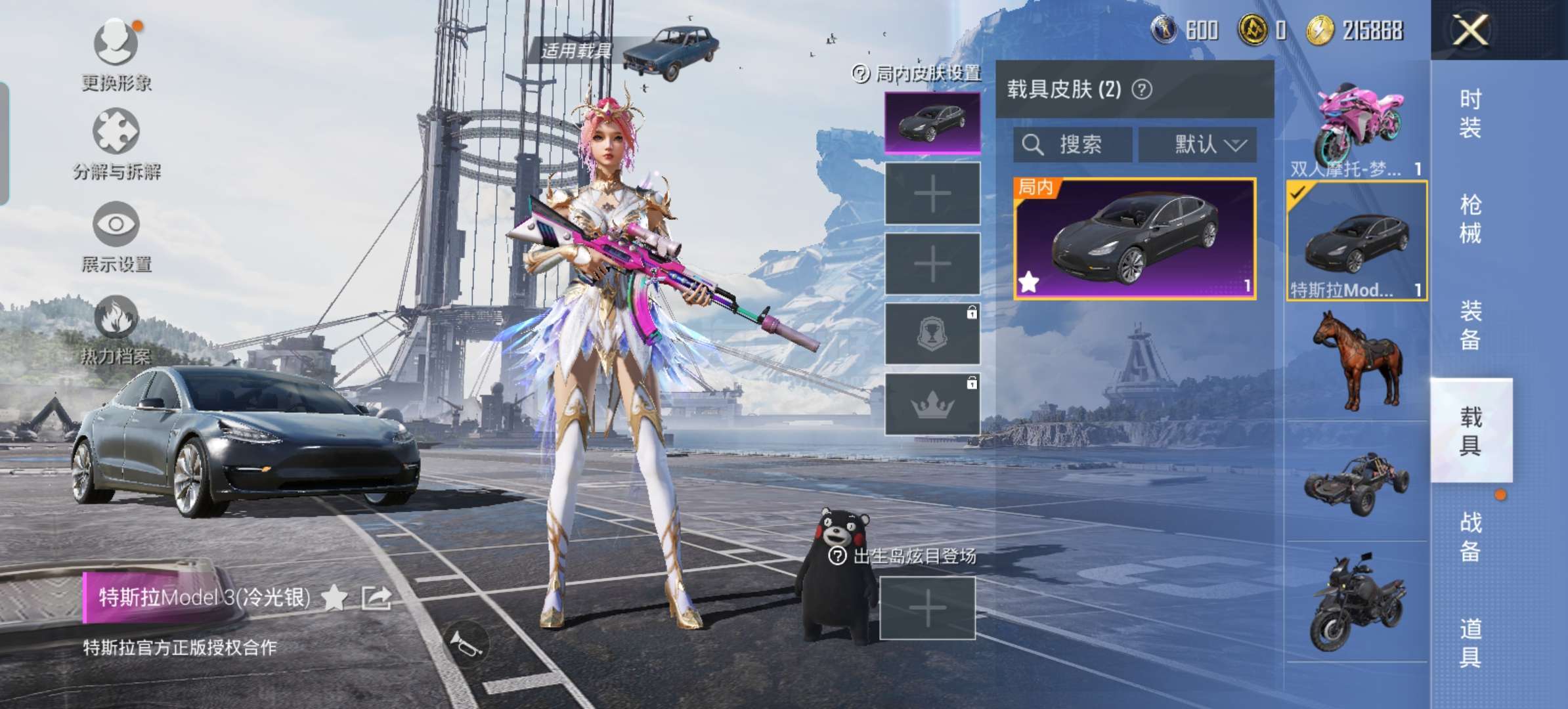This screenshot has width=1568, height=709.
Task: Switch to the 战备 tab
Action: tap(1470, 536)
